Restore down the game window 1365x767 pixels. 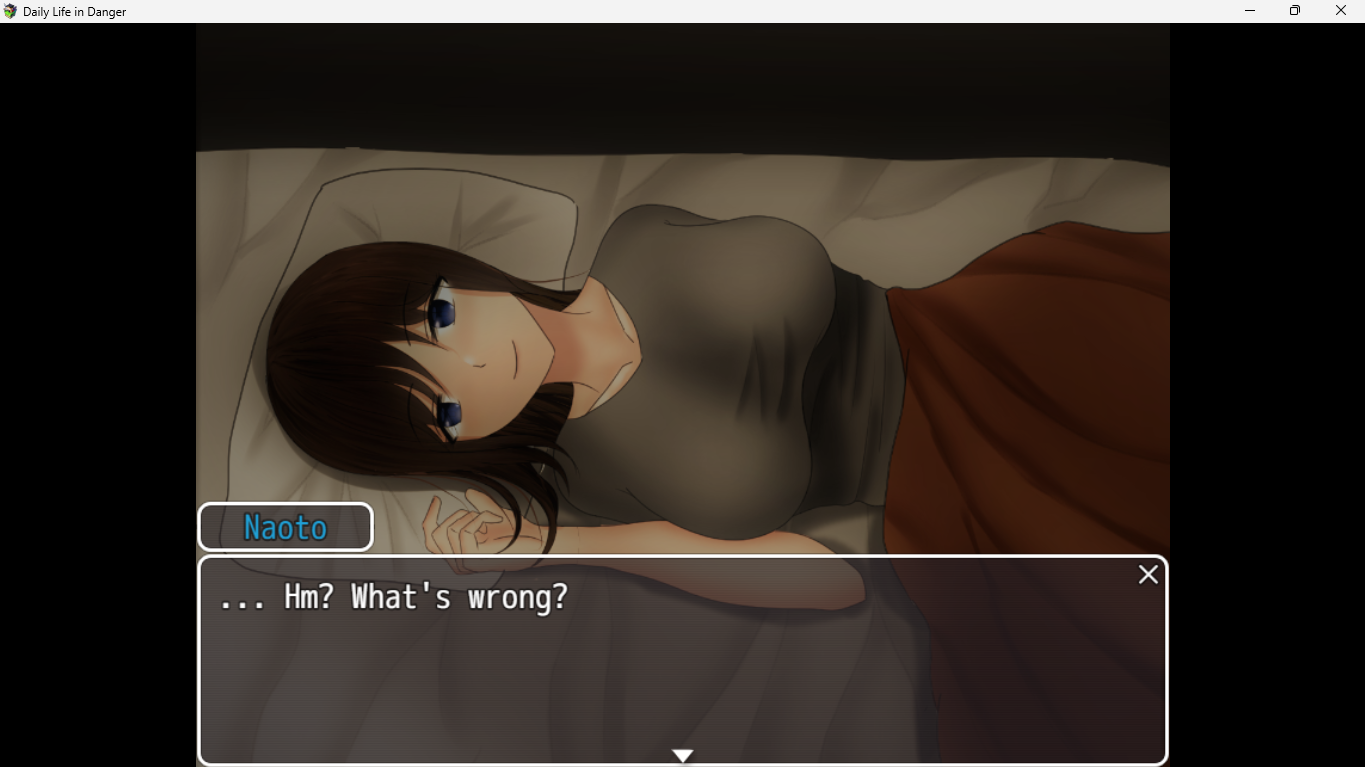click(x=1295, y=11)
